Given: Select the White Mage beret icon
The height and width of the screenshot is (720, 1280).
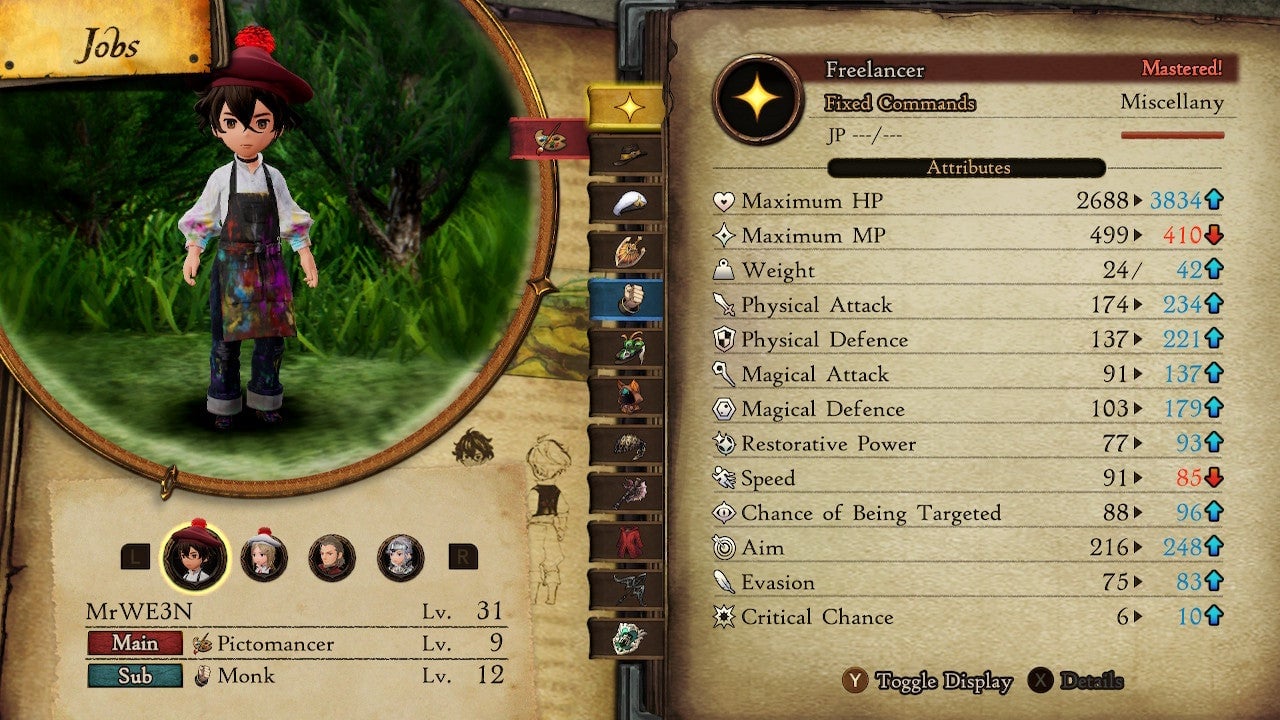Looking at the screenshot, I should point(632,202).
